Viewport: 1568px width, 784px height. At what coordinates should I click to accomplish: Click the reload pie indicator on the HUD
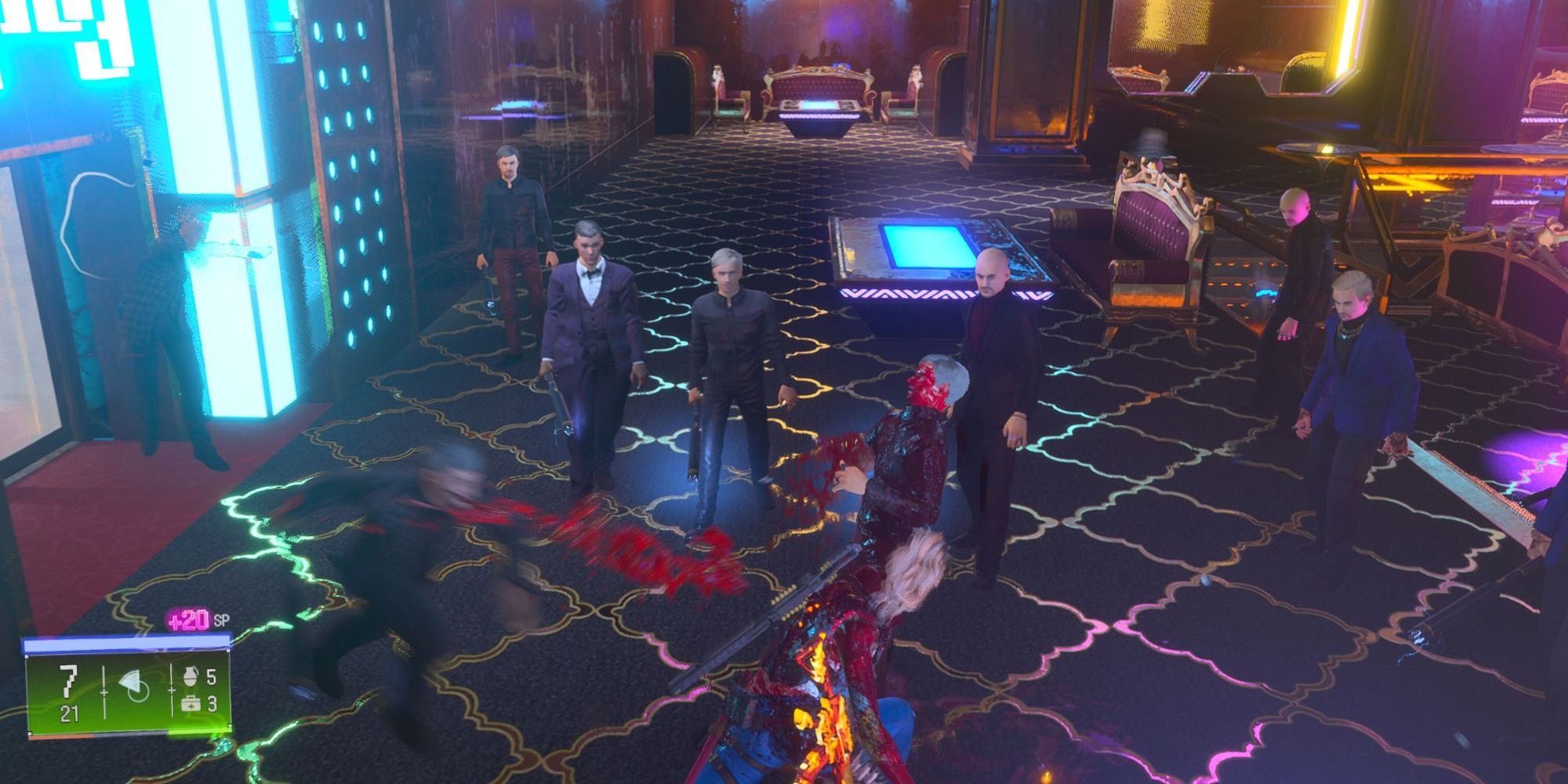coord(135,685)
